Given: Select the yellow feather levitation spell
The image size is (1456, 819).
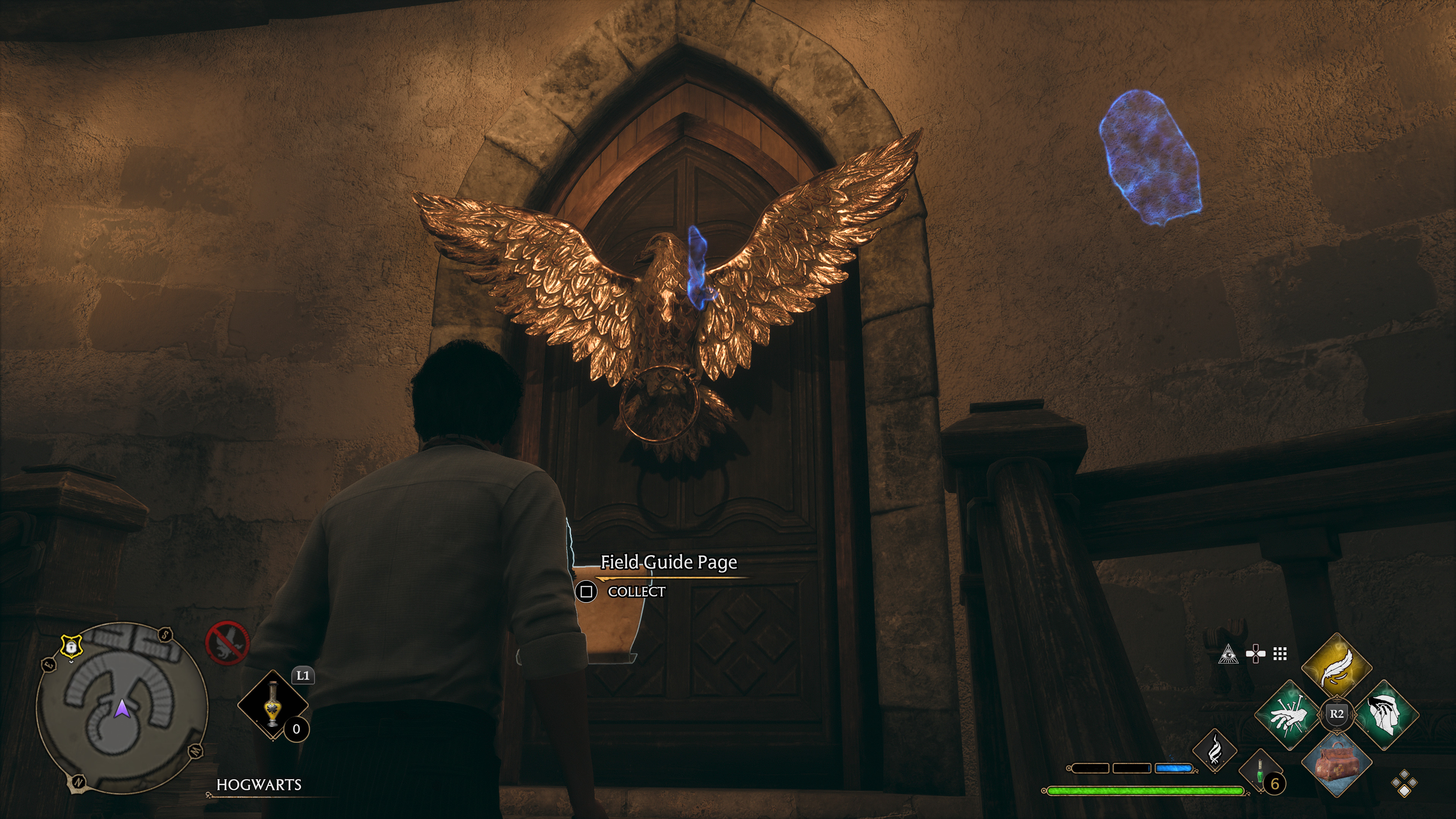Looking at the screenshot, I should click(1337, 667).
